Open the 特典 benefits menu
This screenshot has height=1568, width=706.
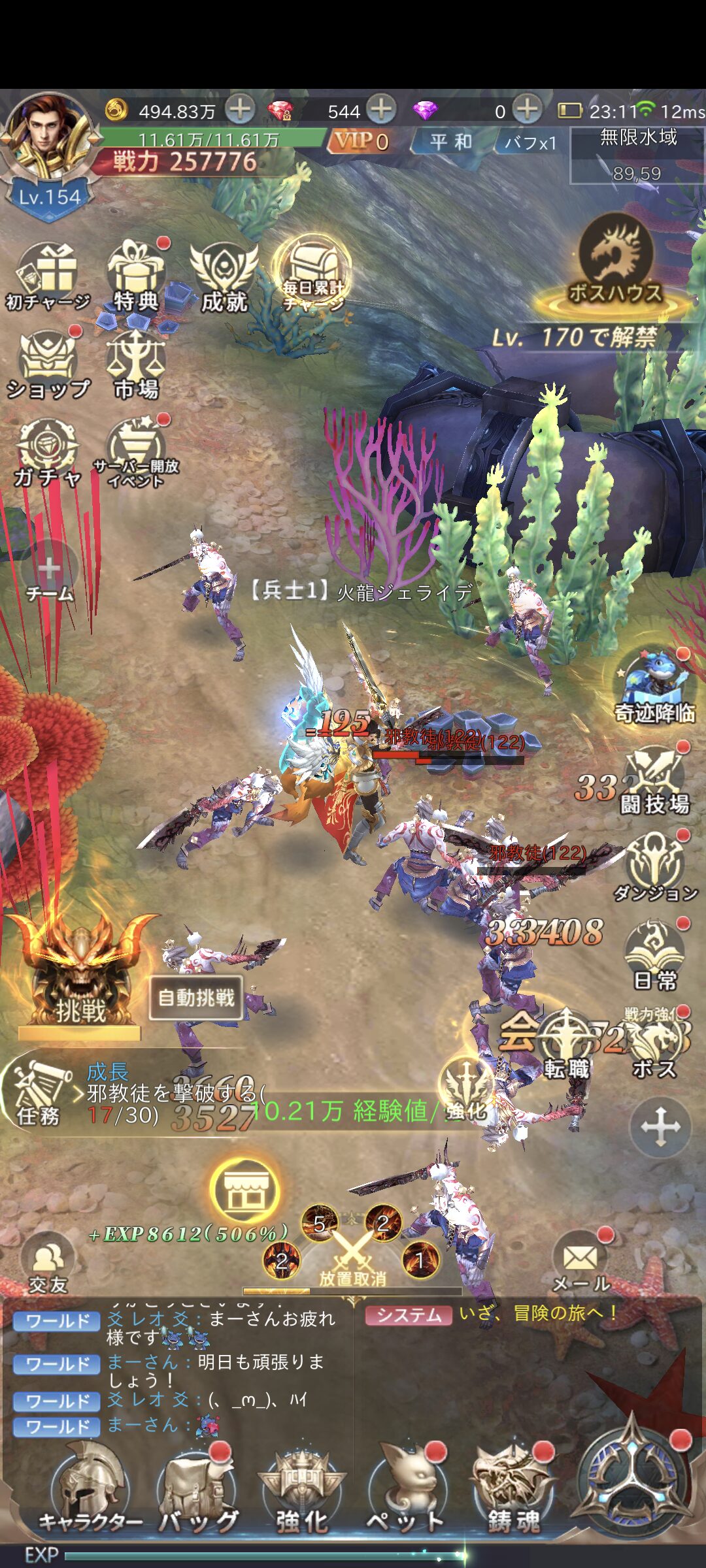136,276
